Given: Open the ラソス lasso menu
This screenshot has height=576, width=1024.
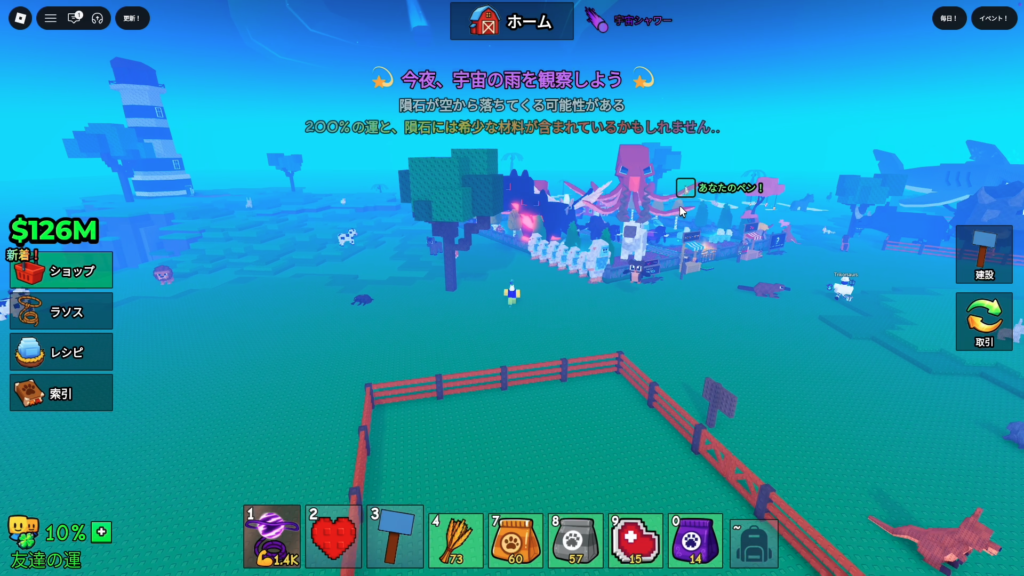Looking at the screenshot, I should point(61,312).
